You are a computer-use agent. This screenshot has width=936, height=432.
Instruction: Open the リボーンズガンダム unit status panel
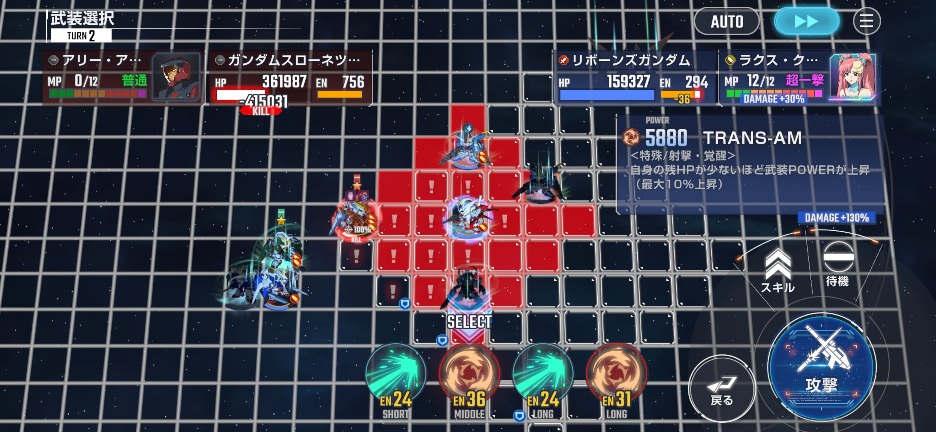(x=634, y=77)
